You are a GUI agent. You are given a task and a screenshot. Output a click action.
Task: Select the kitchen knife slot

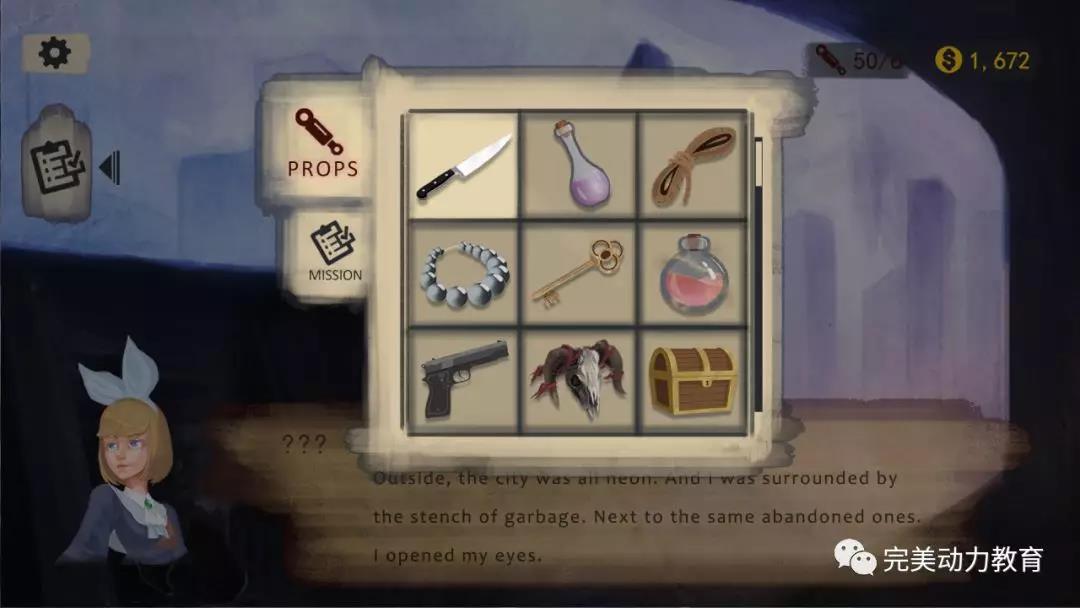[x=464, y=165]
